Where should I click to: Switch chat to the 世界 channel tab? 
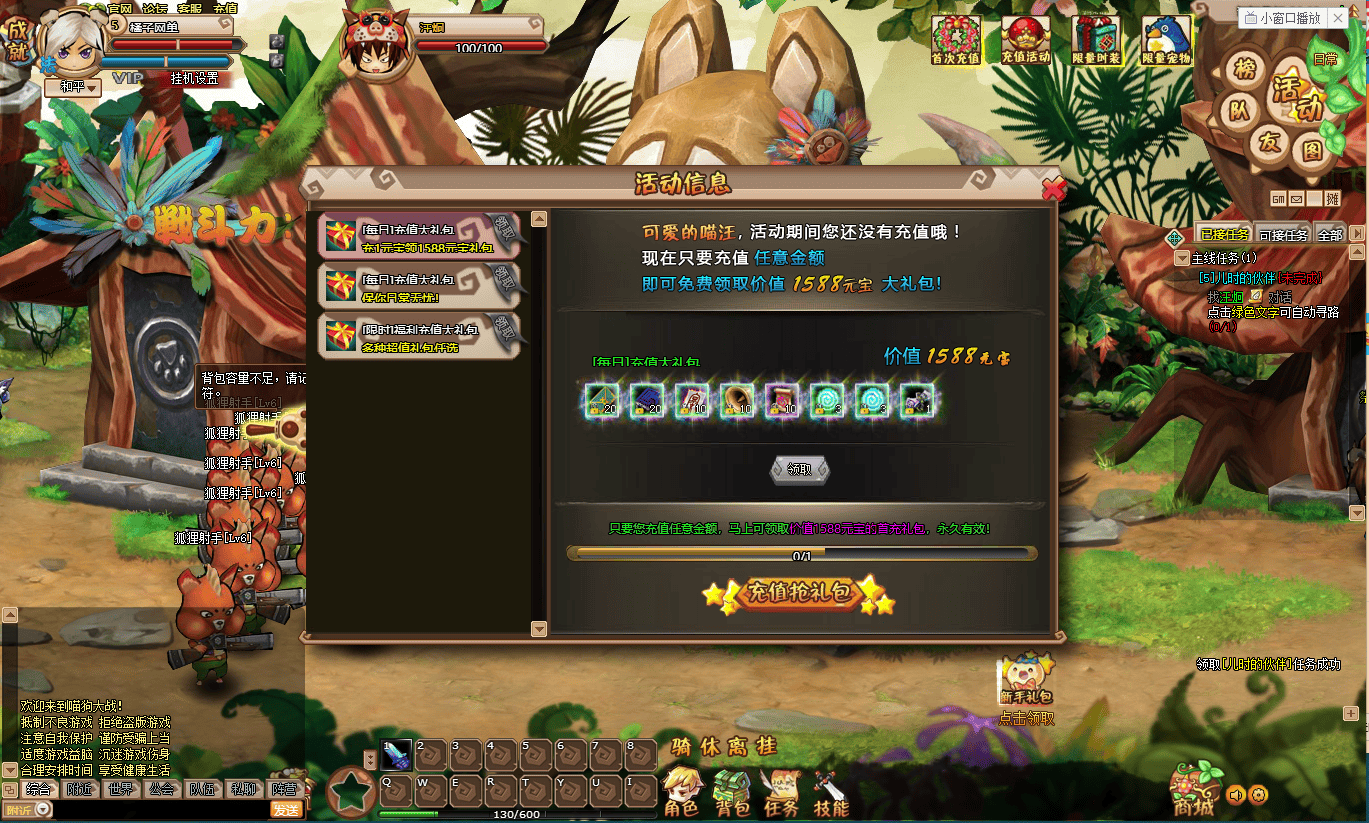click(120, 788)
